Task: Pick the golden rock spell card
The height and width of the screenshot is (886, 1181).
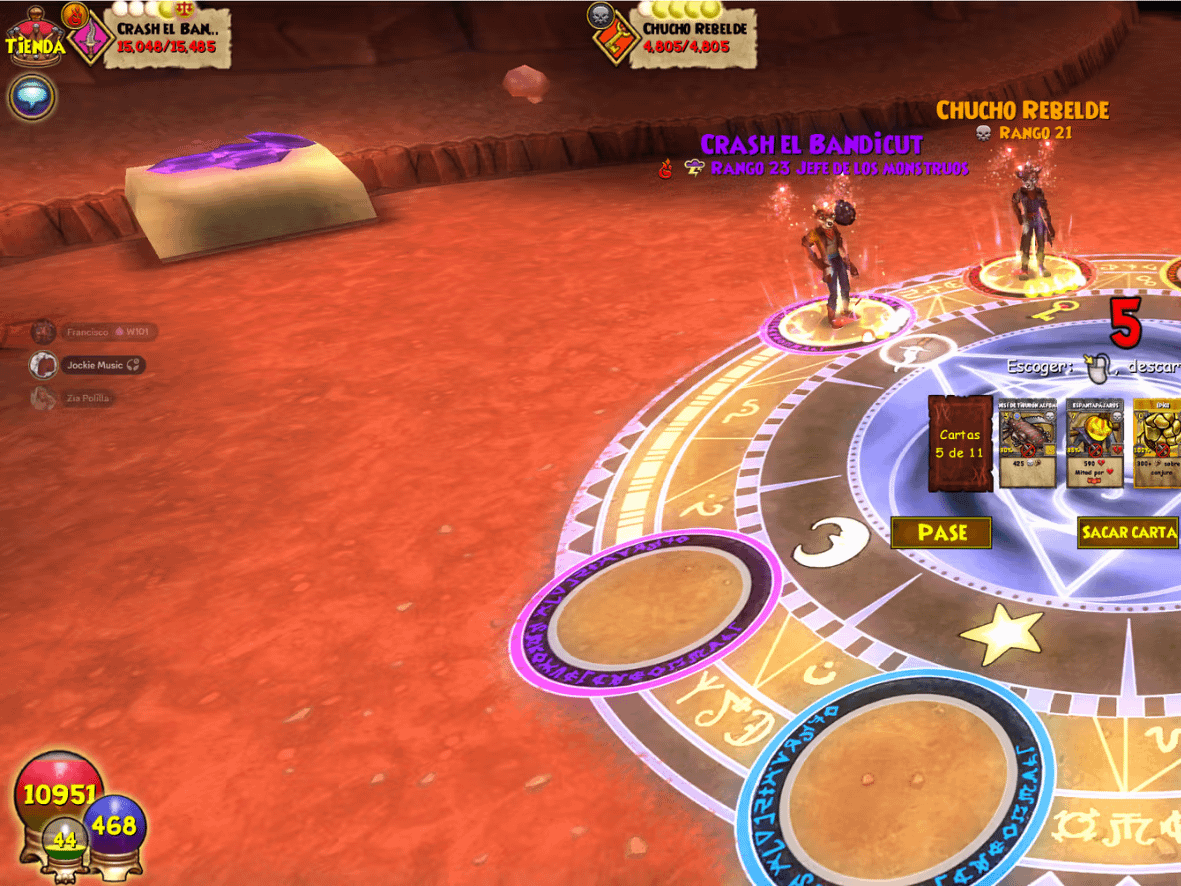Action: [1157, 443]
